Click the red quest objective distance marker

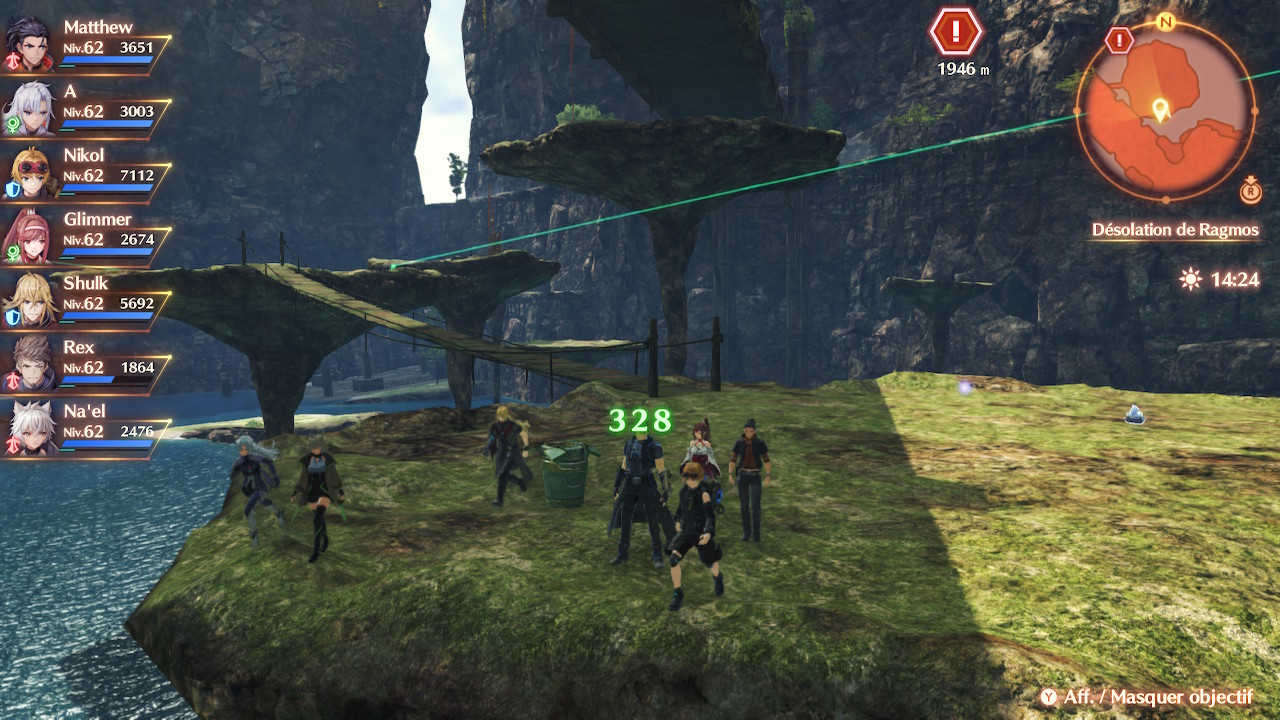pyautogui.click(x=955, y=34)
